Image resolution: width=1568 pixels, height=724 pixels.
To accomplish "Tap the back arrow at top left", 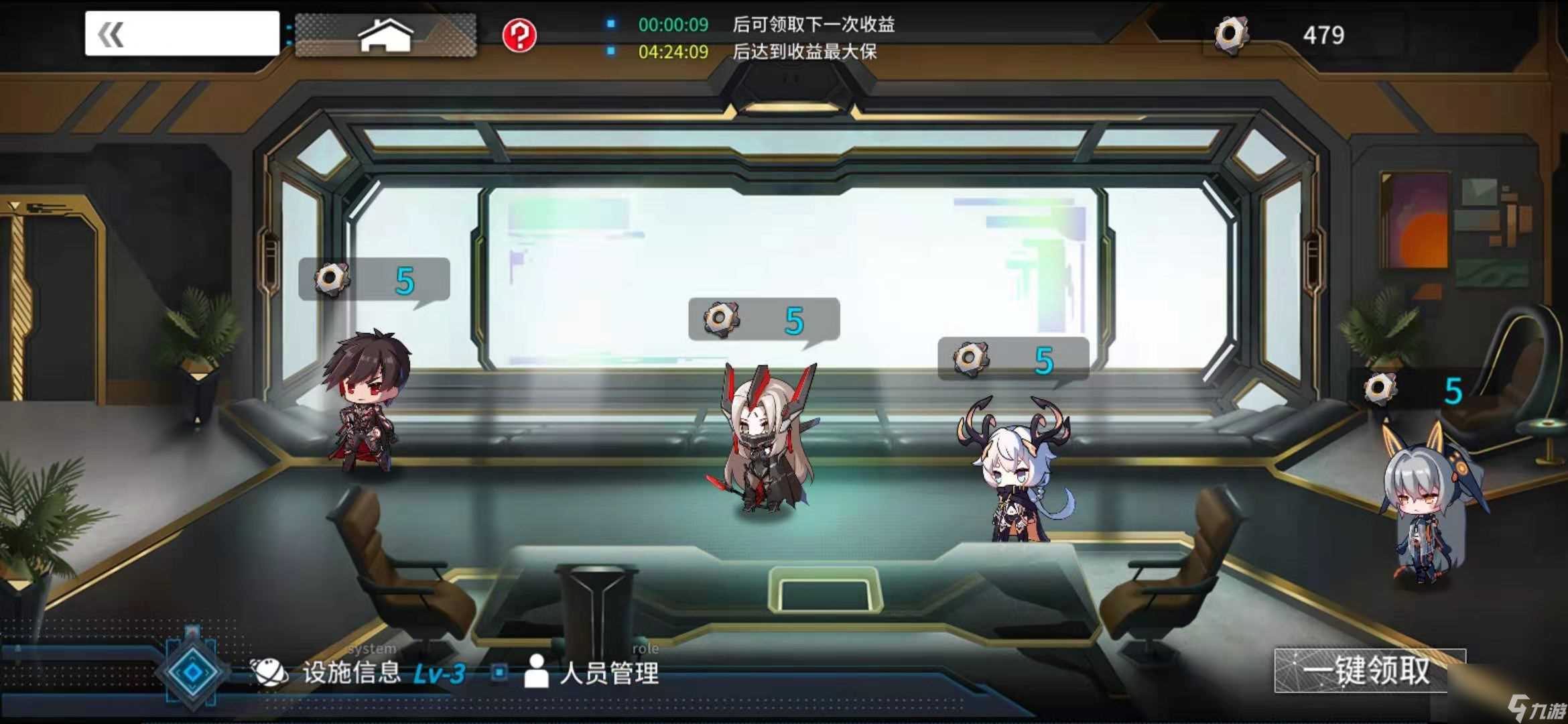I will [111, 33].
